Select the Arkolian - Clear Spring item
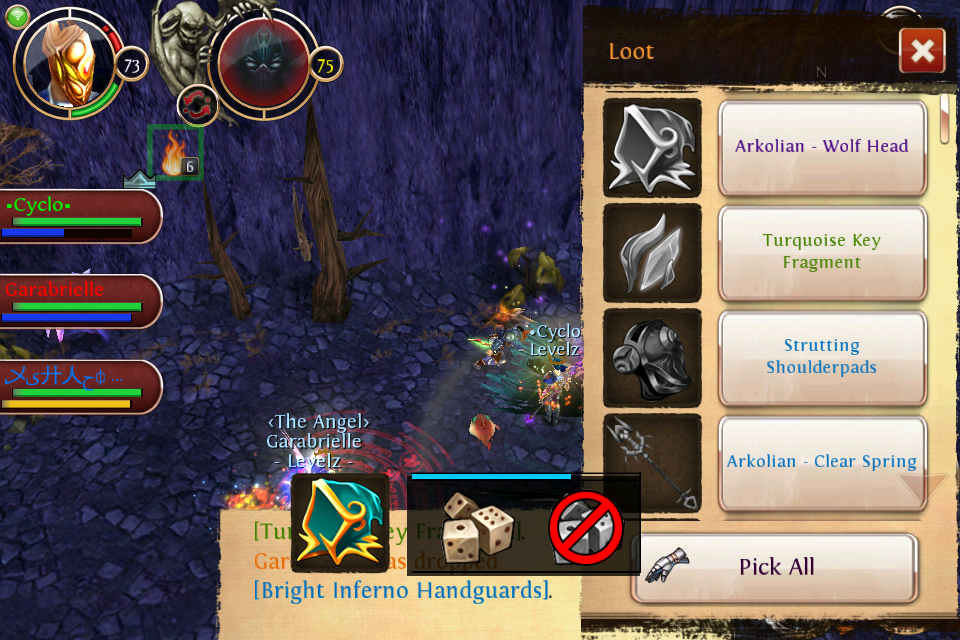Screen dimensions: 960x640 click(x=822, y=462)
